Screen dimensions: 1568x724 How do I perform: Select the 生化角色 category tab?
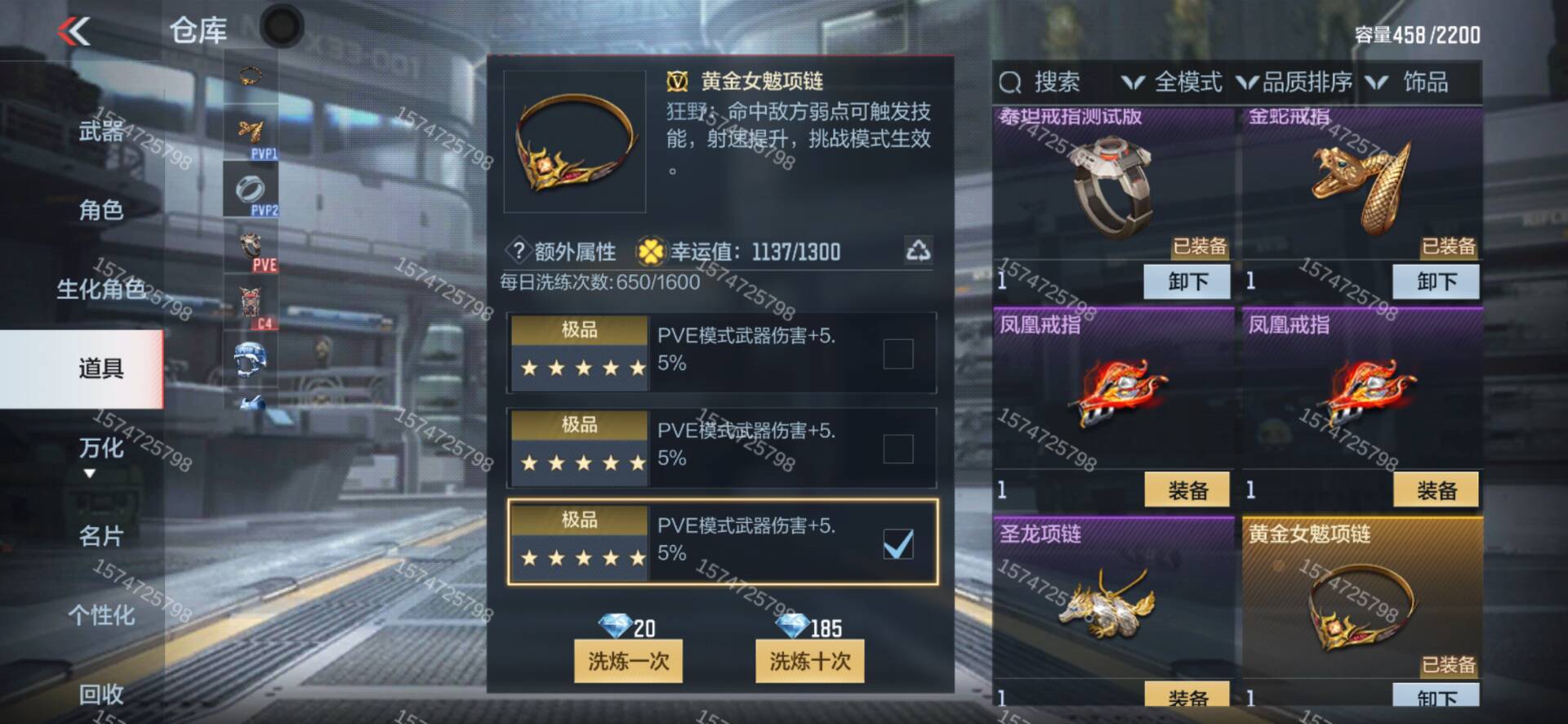click(x=100, y=288)
